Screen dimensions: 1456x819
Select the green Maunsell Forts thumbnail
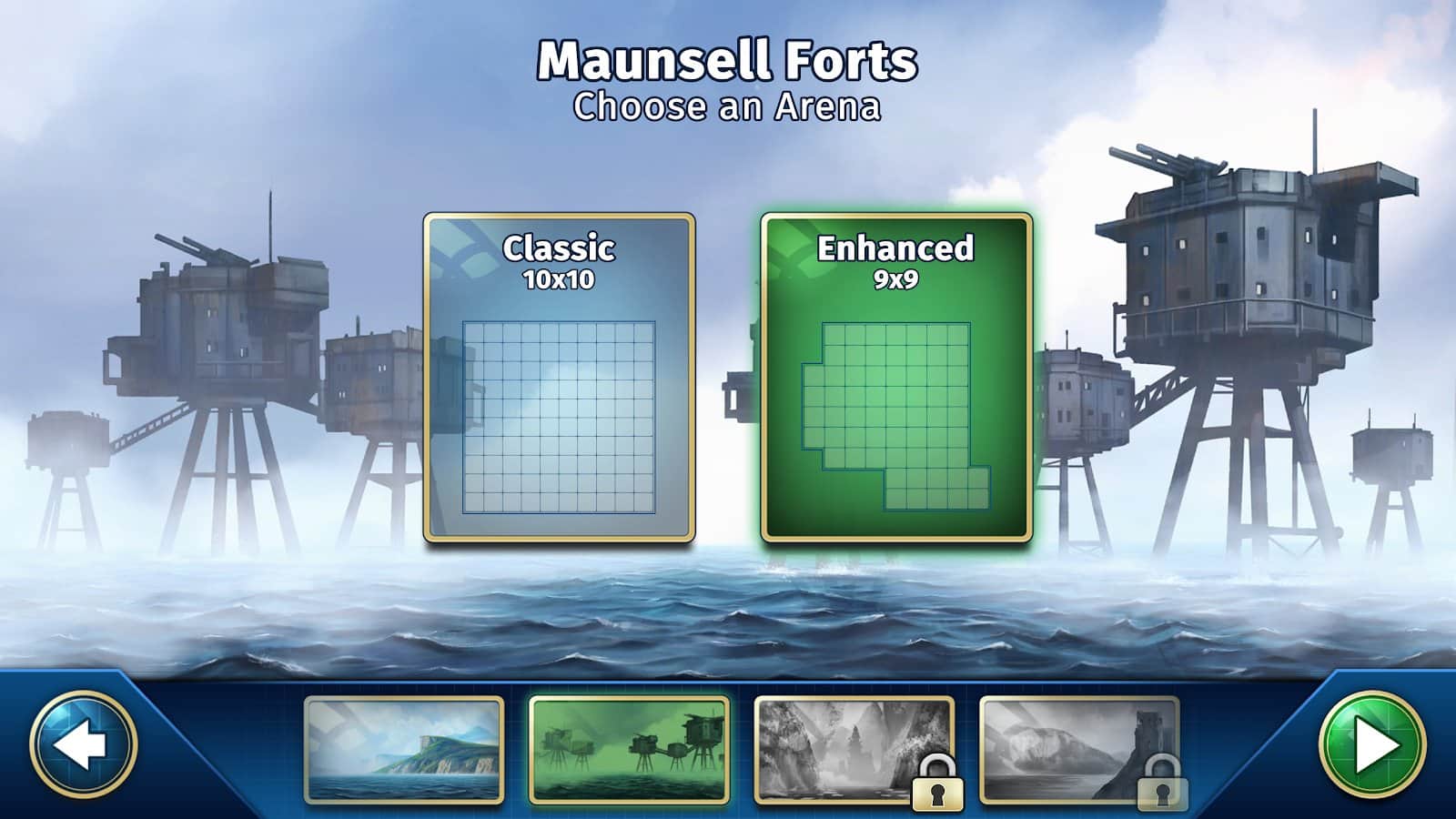[629, 750]
